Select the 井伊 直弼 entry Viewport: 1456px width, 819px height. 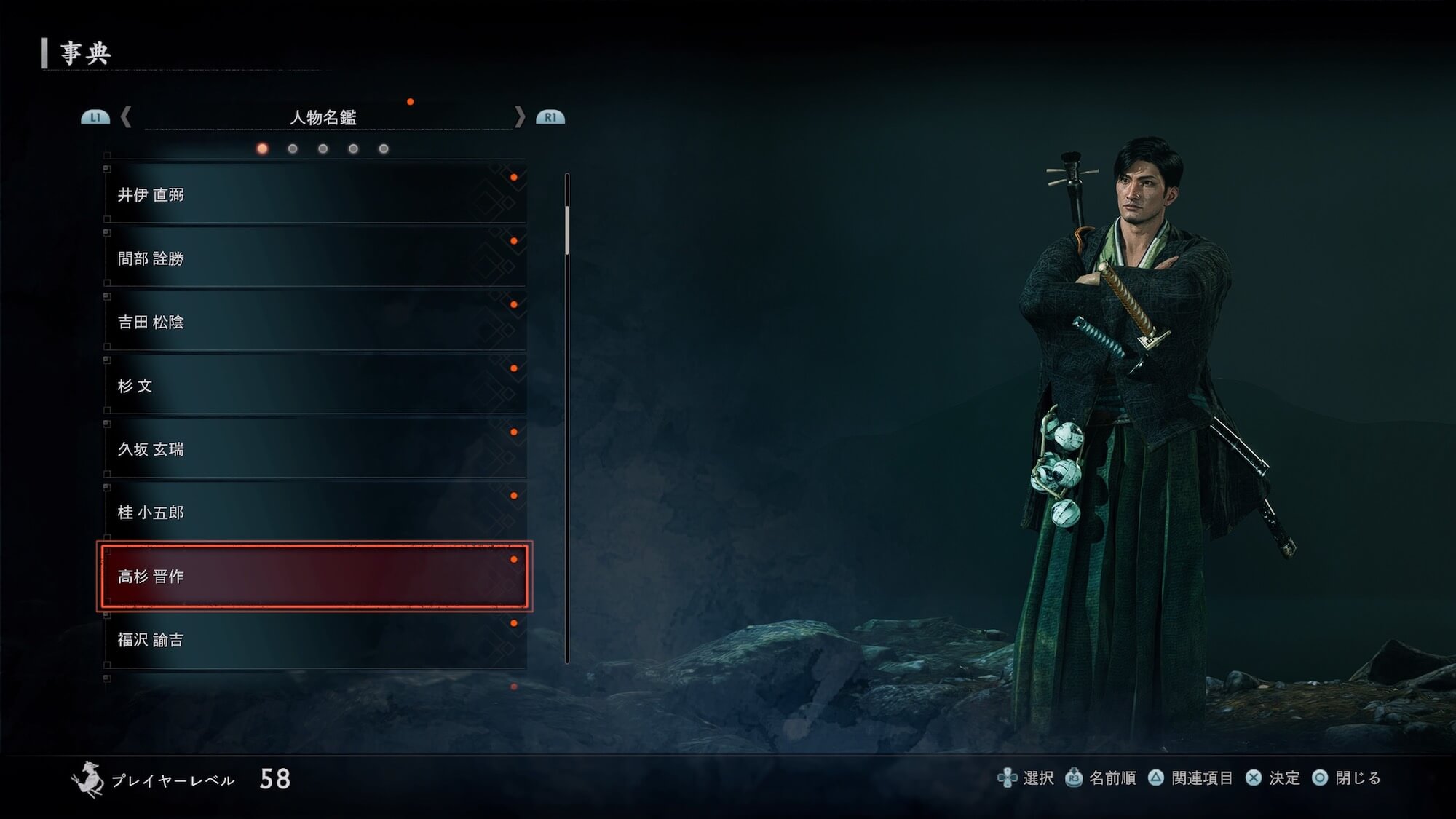point(314,194)
